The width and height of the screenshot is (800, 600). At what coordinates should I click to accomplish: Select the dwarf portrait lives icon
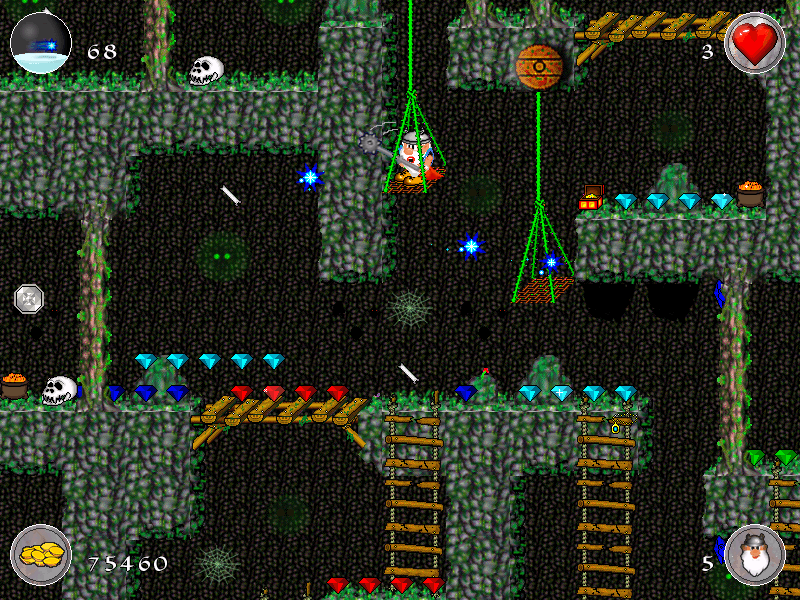click(x=754, y=556)
